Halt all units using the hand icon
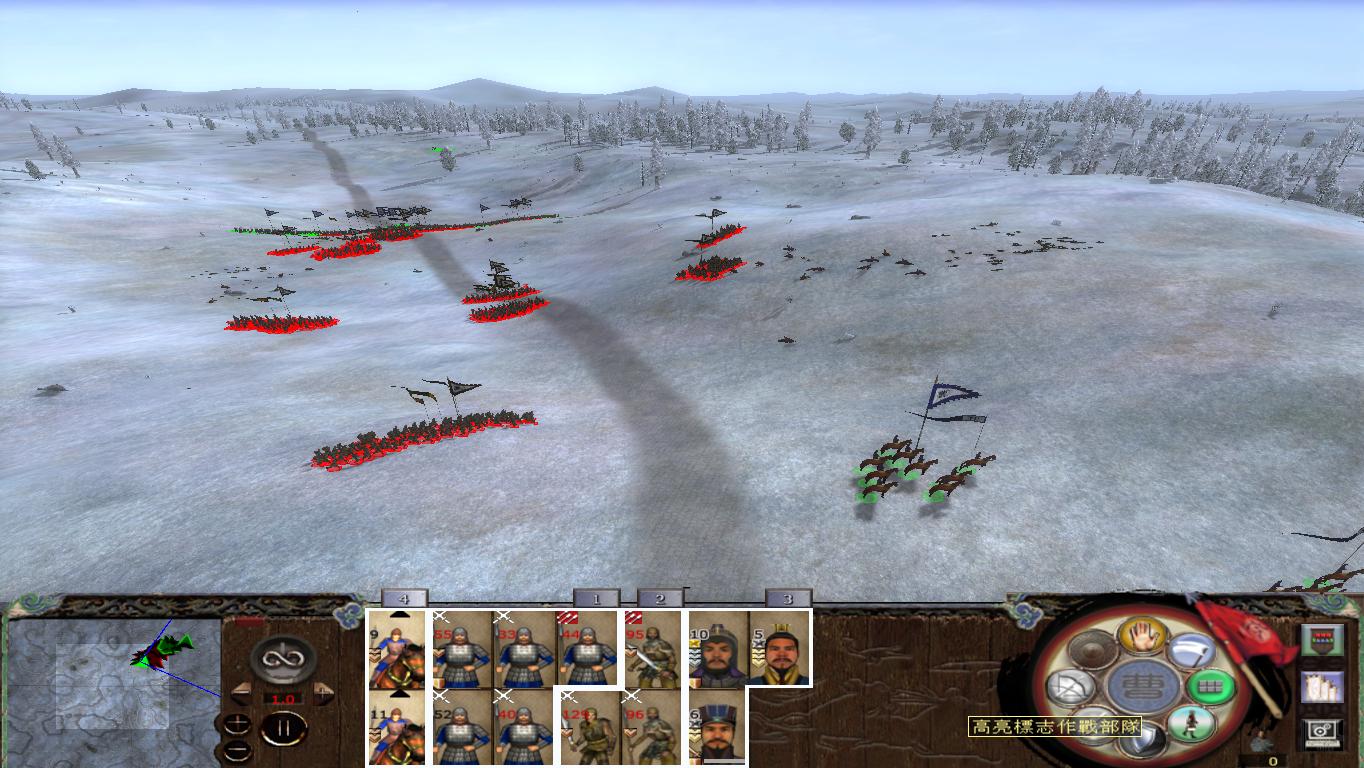The image size is (1364, 768). 1142,635
